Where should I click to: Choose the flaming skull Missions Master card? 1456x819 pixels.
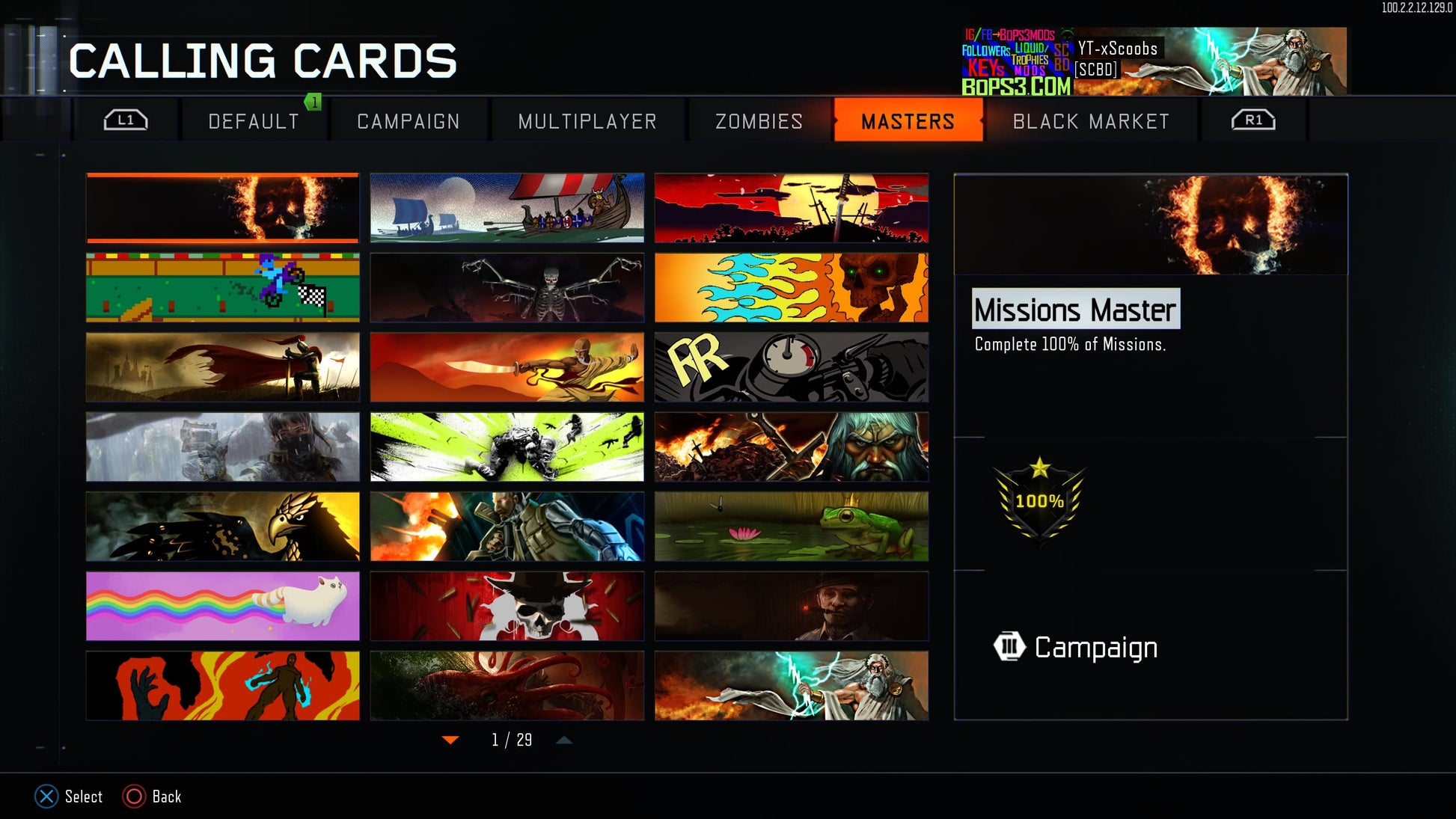click(x=223, y=208)
